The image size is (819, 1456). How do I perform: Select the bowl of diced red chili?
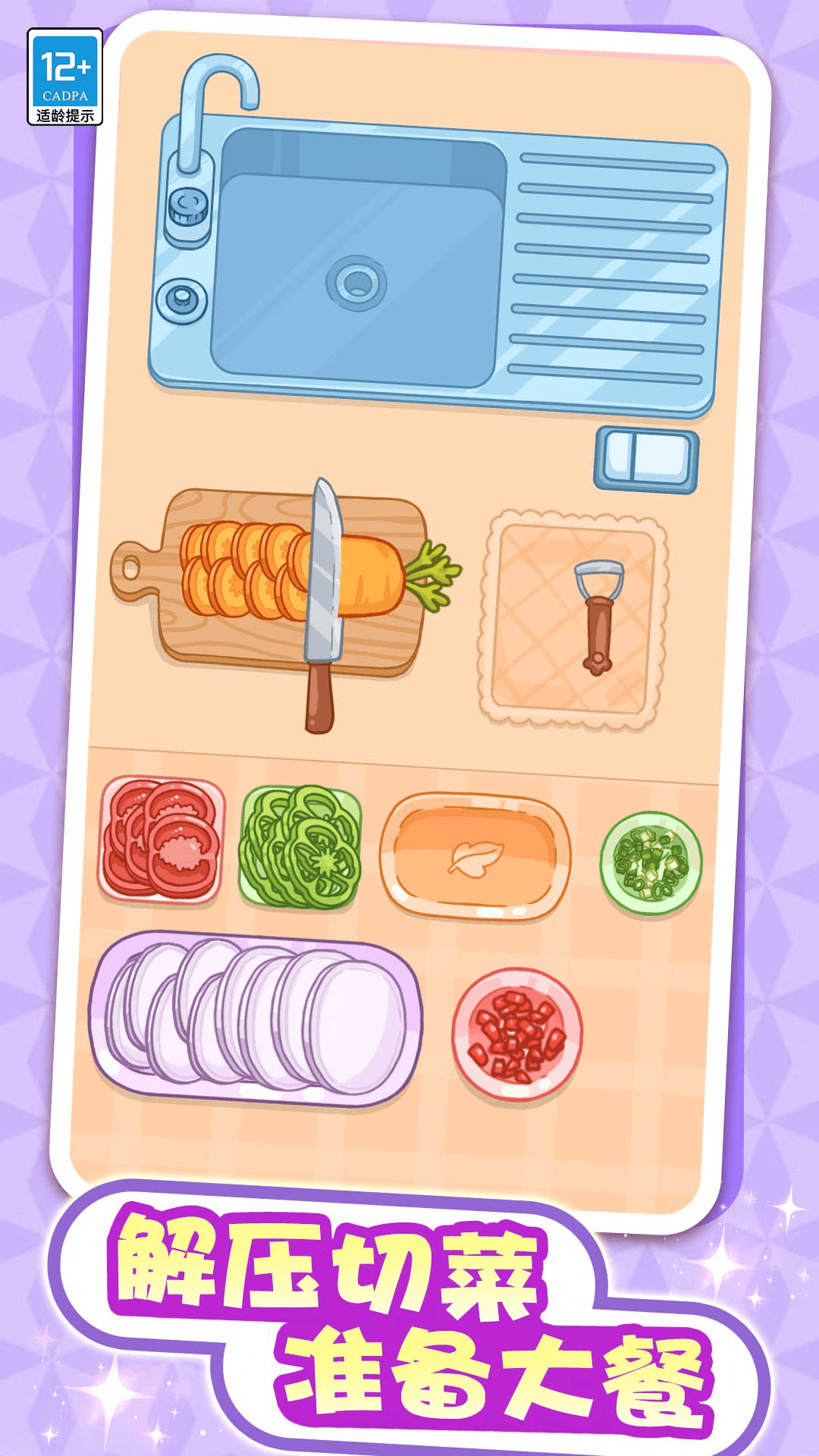[518, 1034]
